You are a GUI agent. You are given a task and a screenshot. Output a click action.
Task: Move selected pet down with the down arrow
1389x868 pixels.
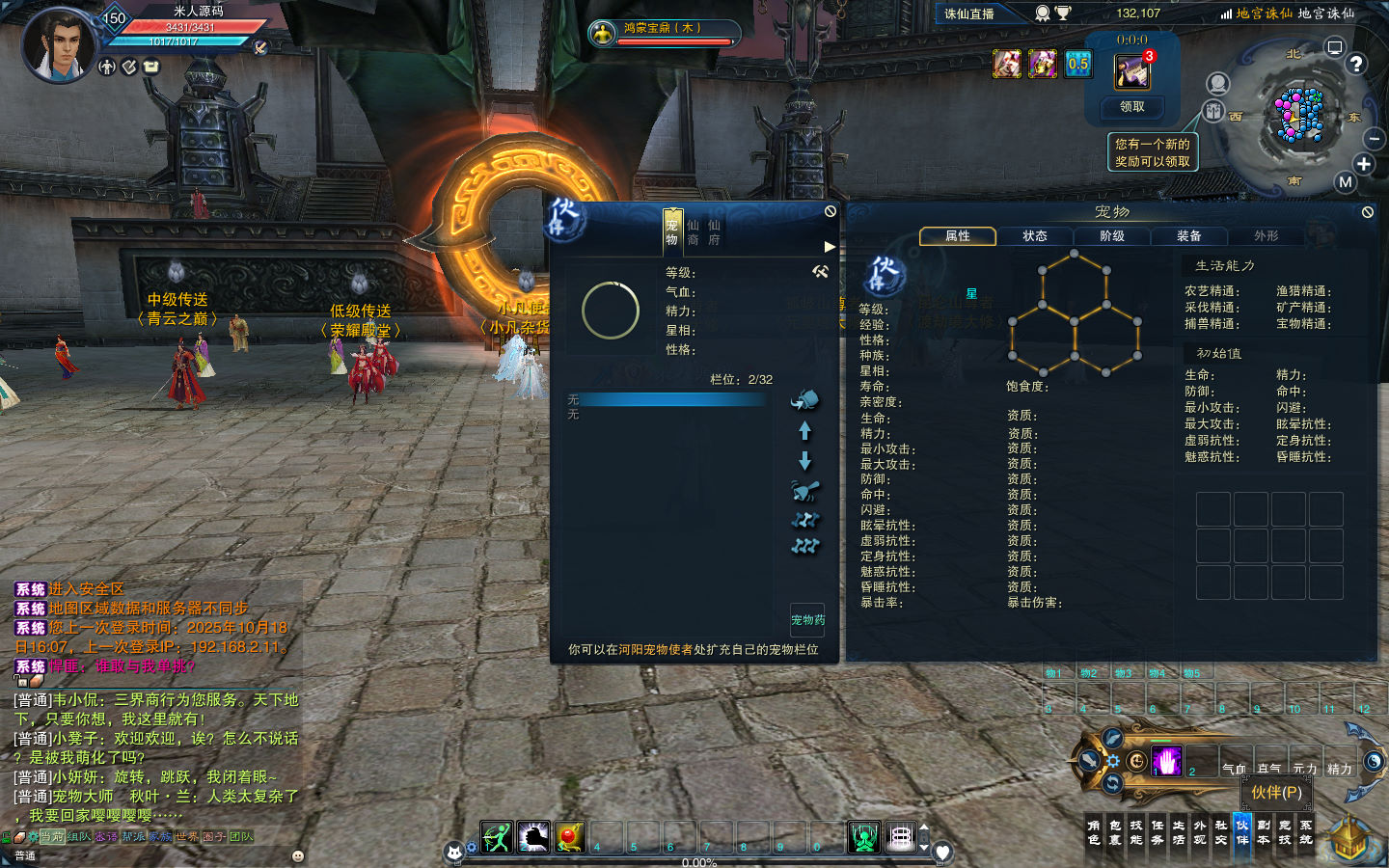(805, 462)
